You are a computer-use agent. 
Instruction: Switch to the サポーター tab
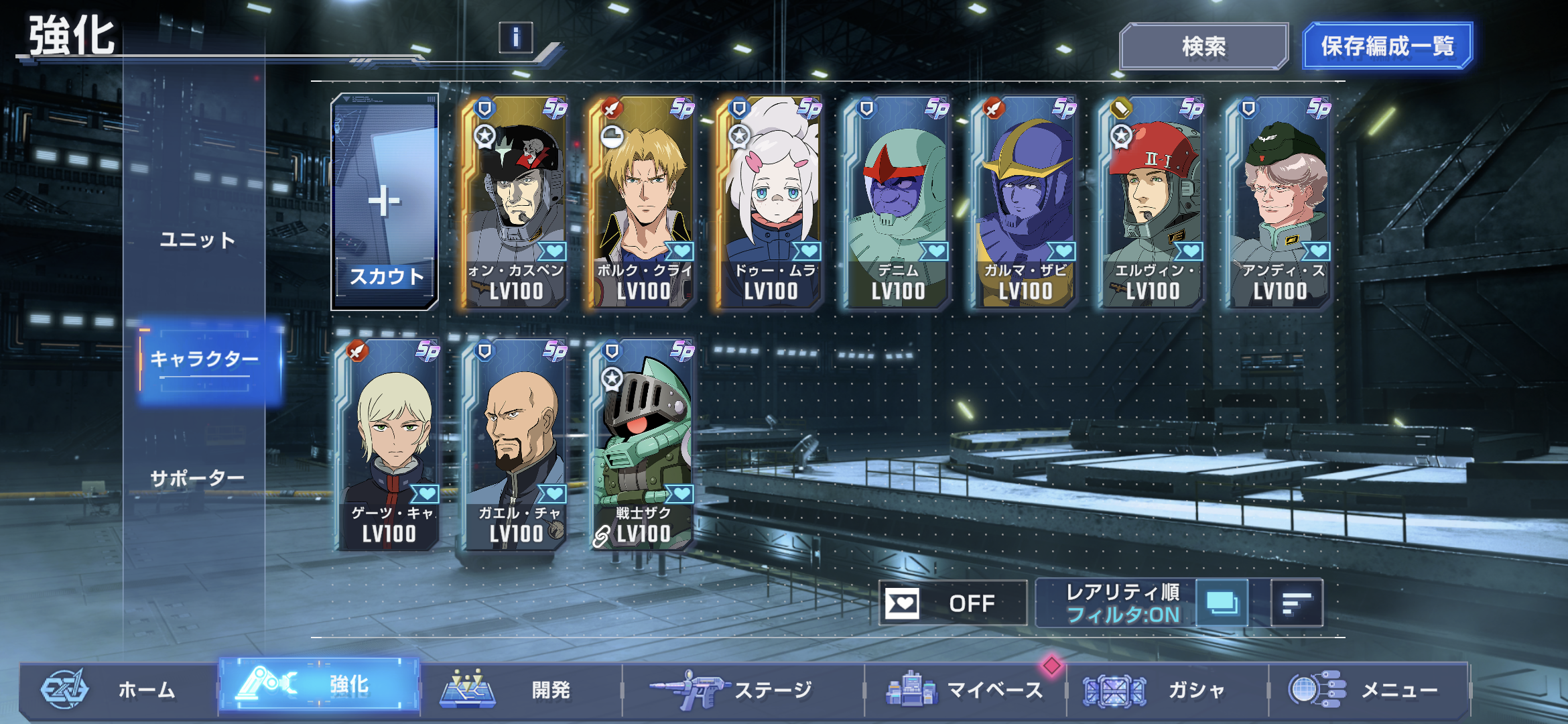click(x=198, y=478)
